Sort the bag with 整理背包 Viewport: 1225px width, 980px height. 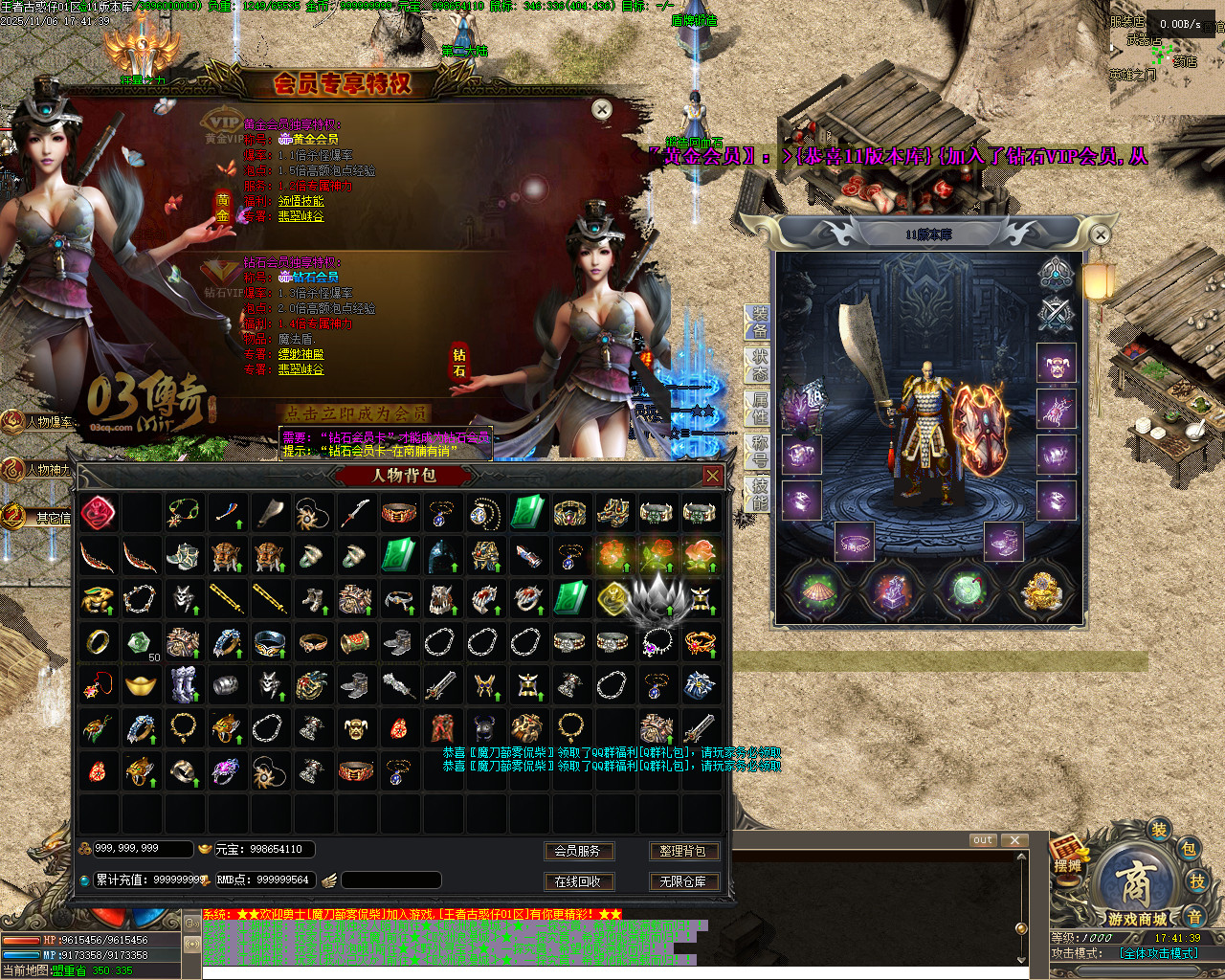(682, 851)
